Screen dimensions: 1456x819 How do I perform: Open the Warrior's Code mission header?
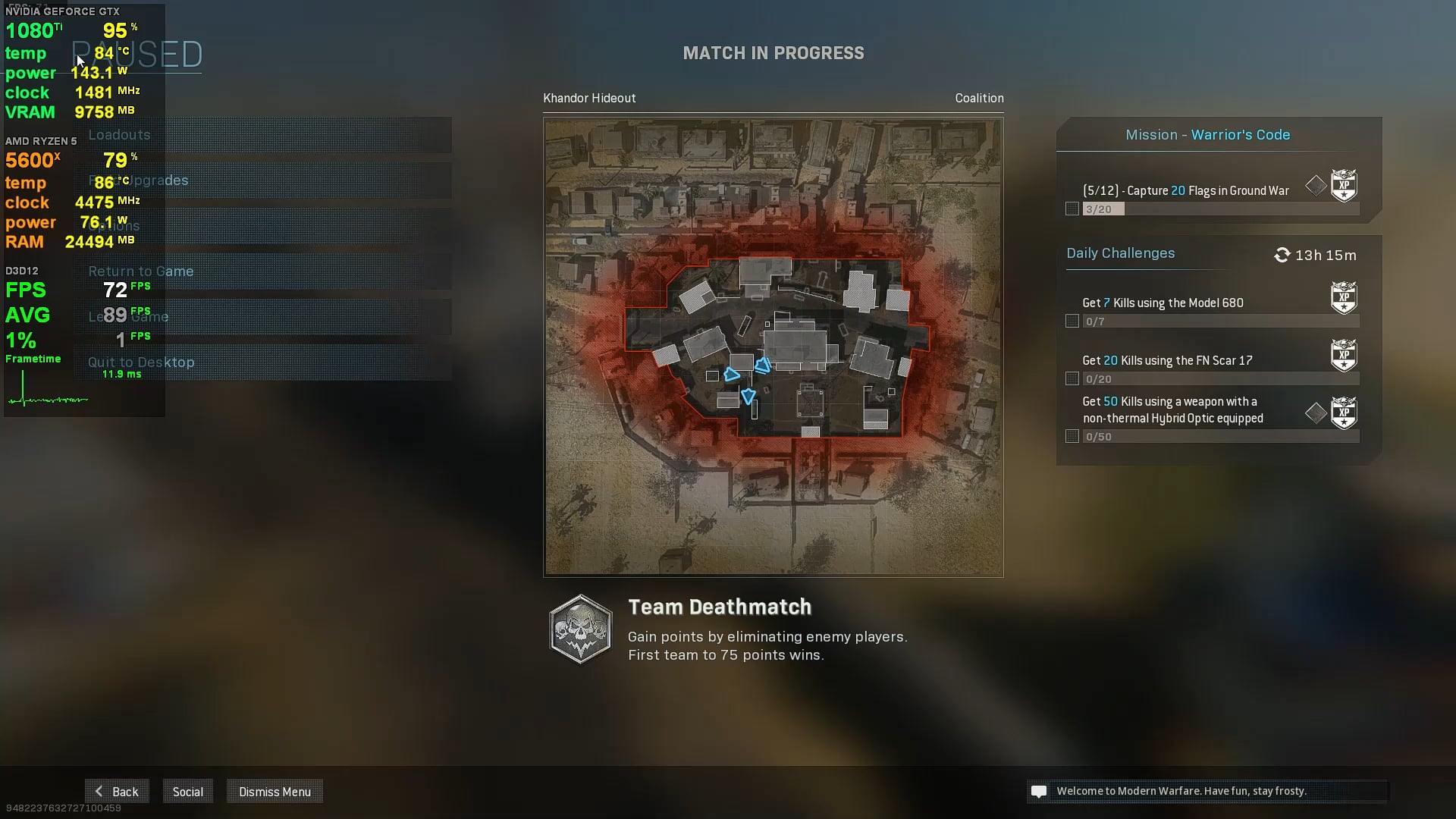tap(1207, 135)
